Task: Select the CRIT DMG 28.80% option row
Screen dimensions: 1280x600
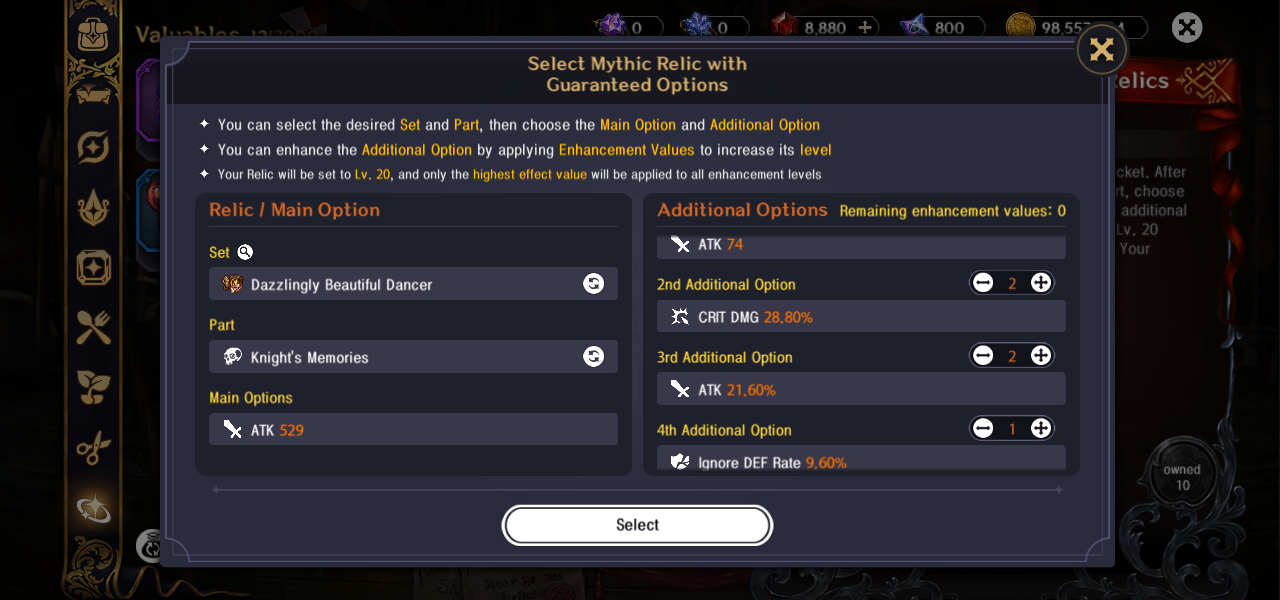Action: pyautogui.click(x=861, y=317)
